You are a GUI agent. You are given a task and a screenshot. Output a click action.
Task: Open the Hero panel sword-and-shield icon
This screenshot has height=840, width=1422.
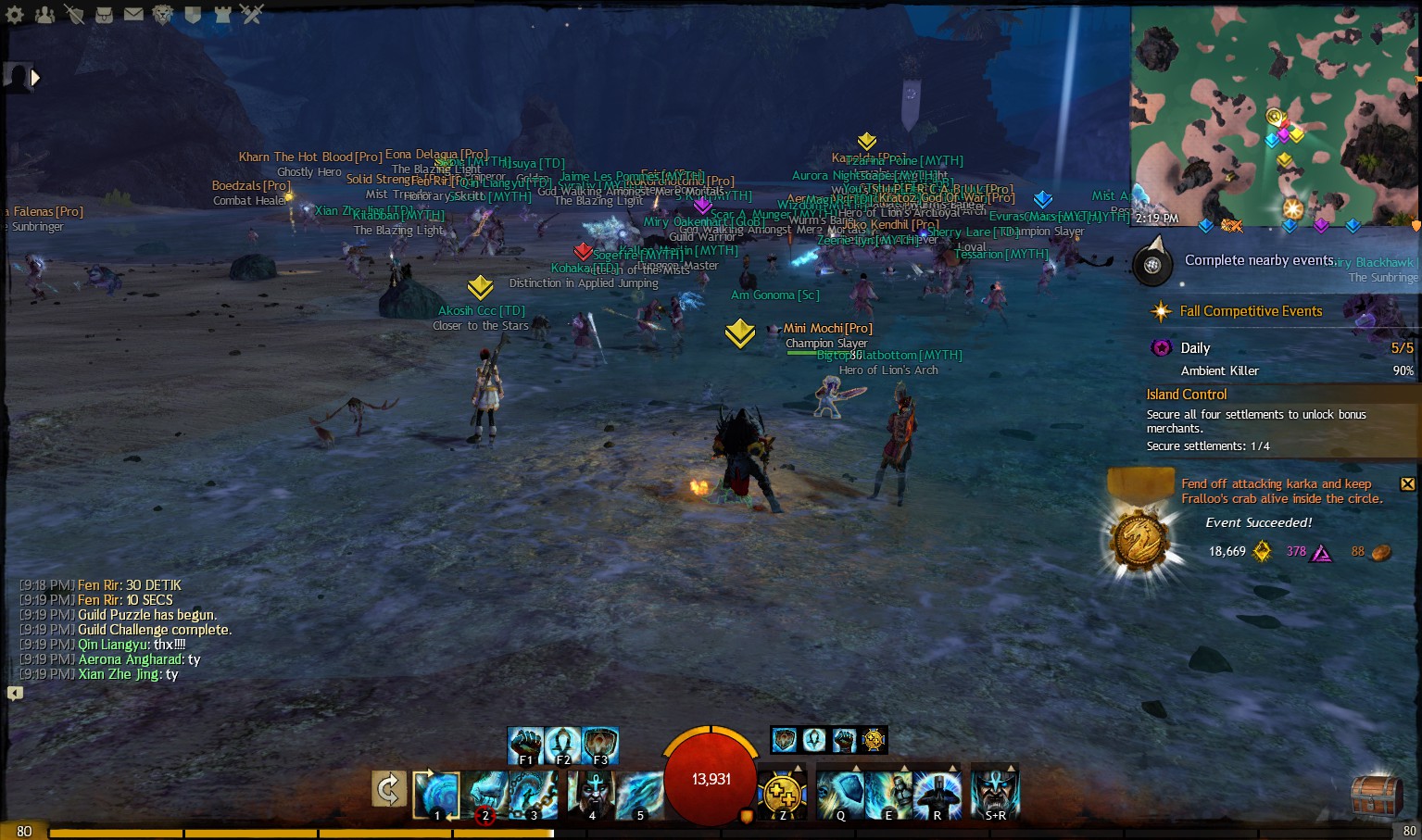tap(74, 15)
